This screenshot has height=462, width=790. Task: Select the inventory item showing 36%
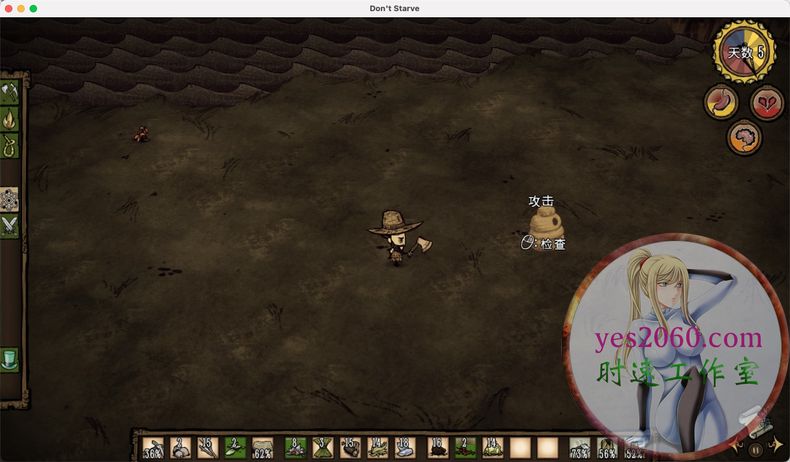coord(153,448)
